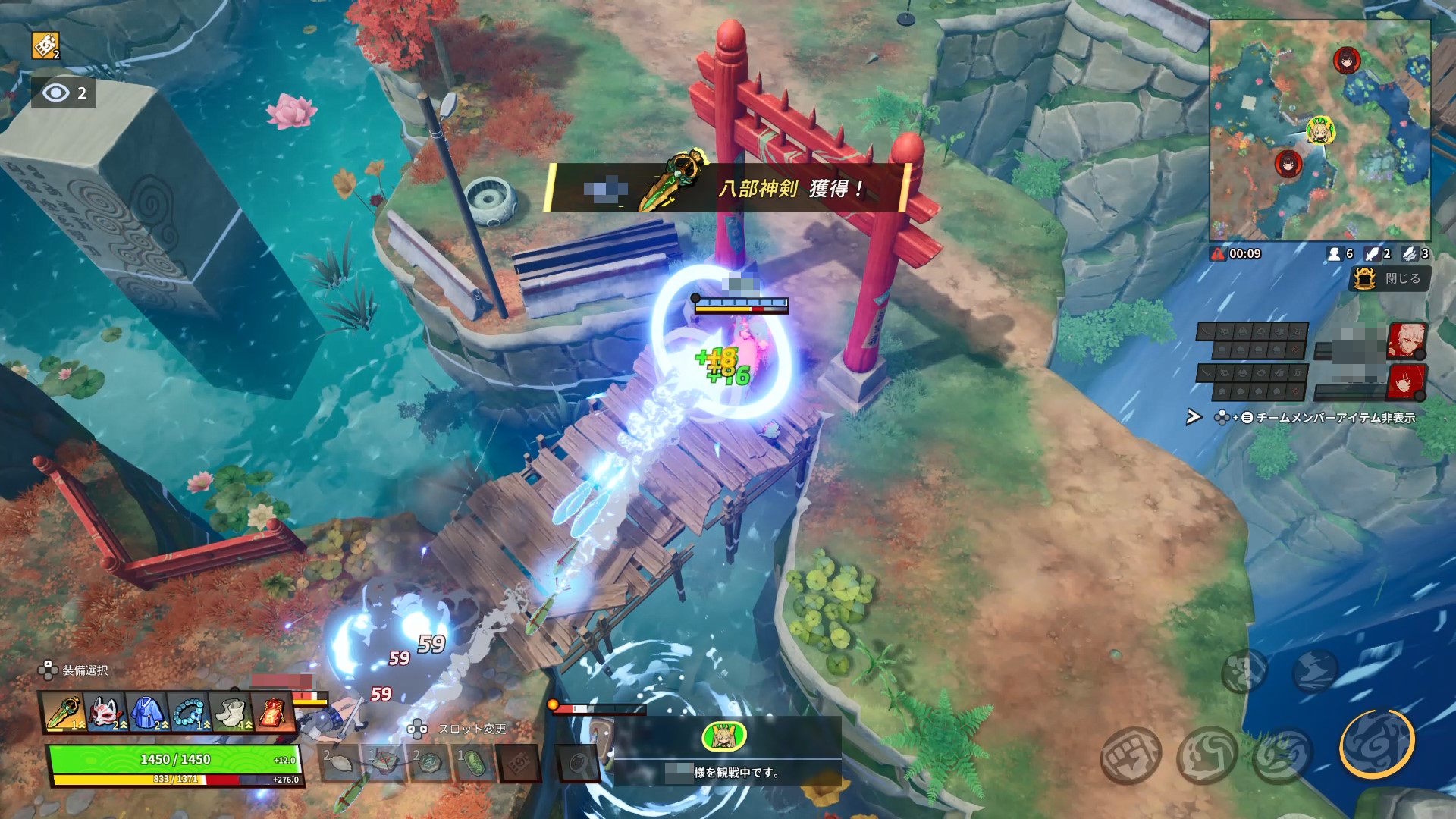Activate the gold-ringed swirl ultimate skill
Screen dimensions: 1456x819
click(1377, 744)
